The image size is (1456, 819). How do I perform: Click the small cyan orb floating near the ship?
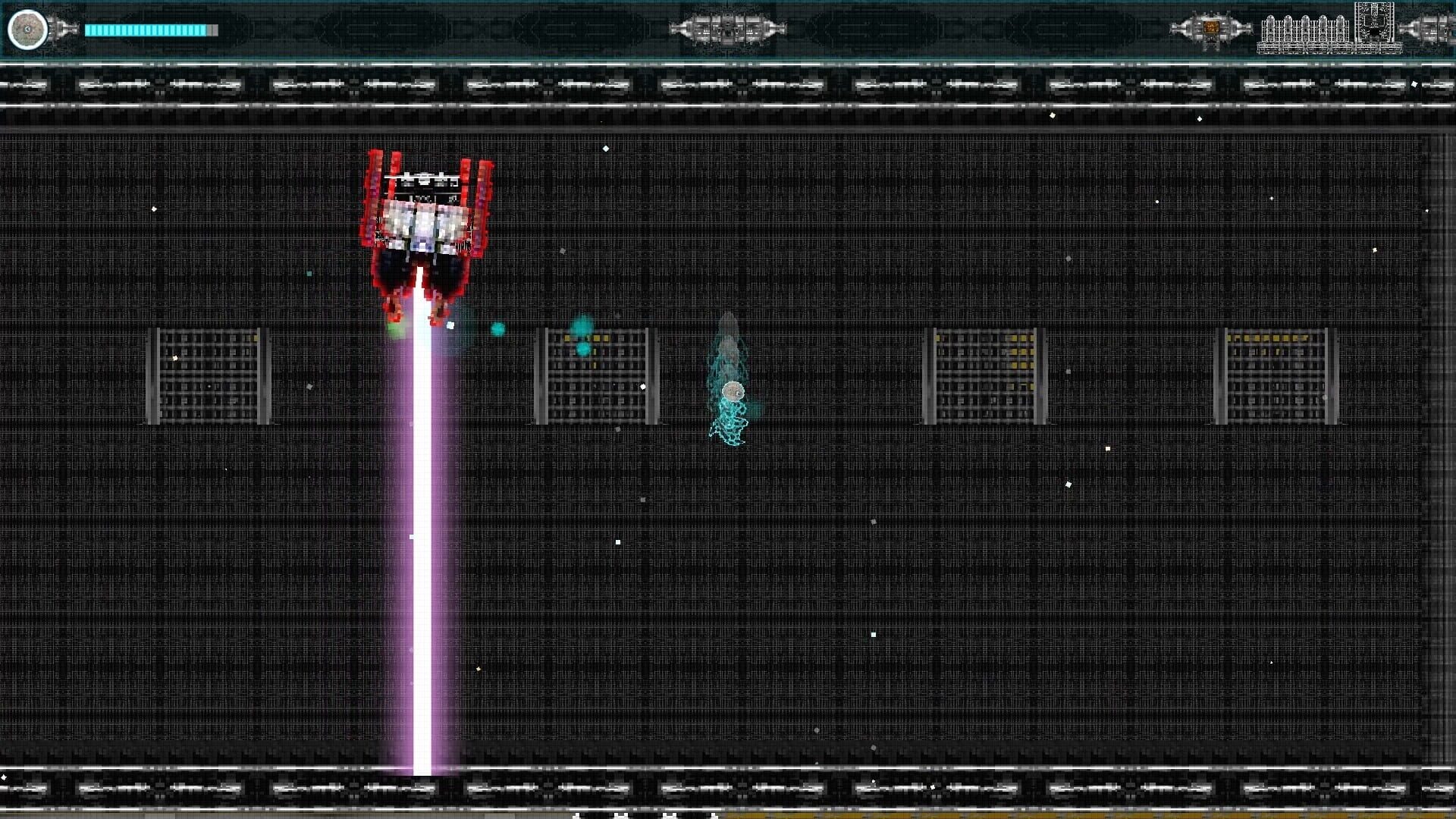tap(498, 328)
